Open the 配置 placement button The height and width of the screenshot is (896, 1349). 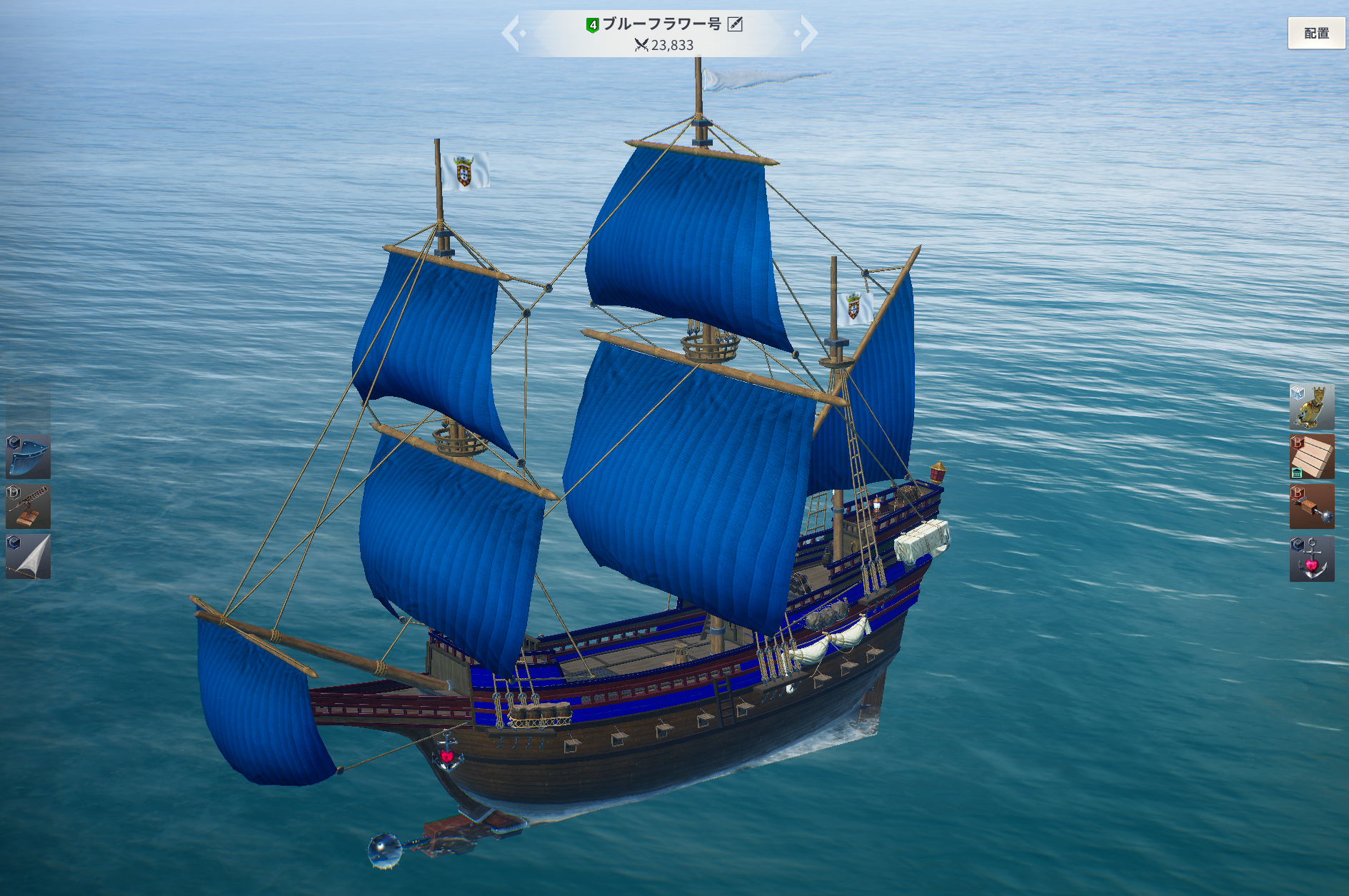[x=1316, y=33]
